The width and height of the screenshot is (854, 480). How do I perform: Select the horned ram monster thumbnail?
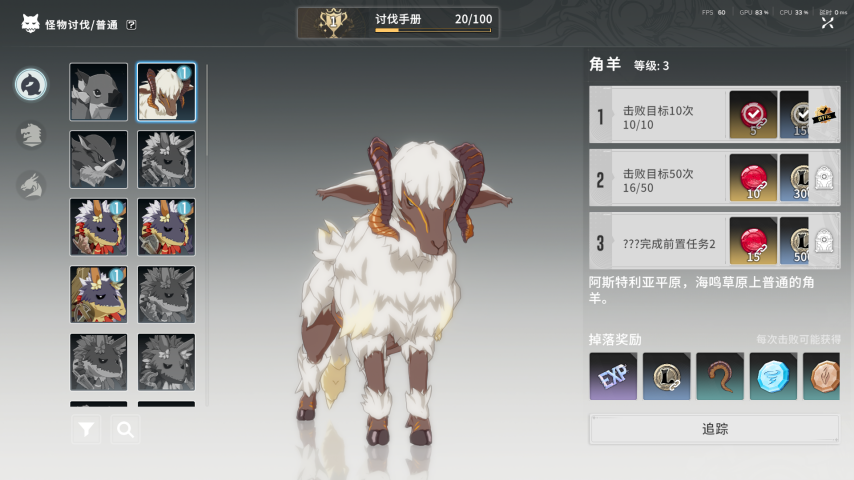166,92
